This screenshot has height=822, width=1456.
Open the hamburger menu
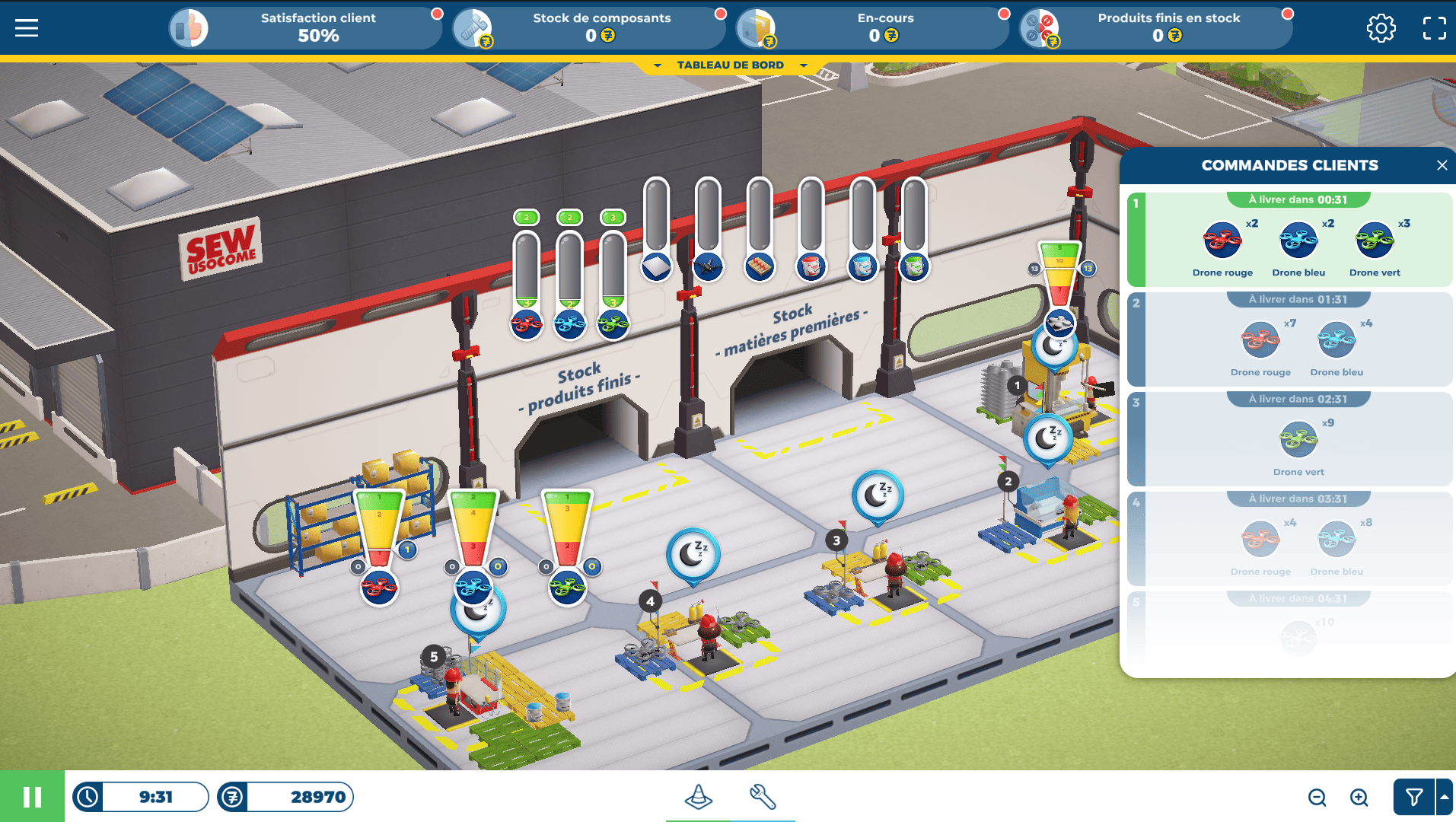click(27, 28)
